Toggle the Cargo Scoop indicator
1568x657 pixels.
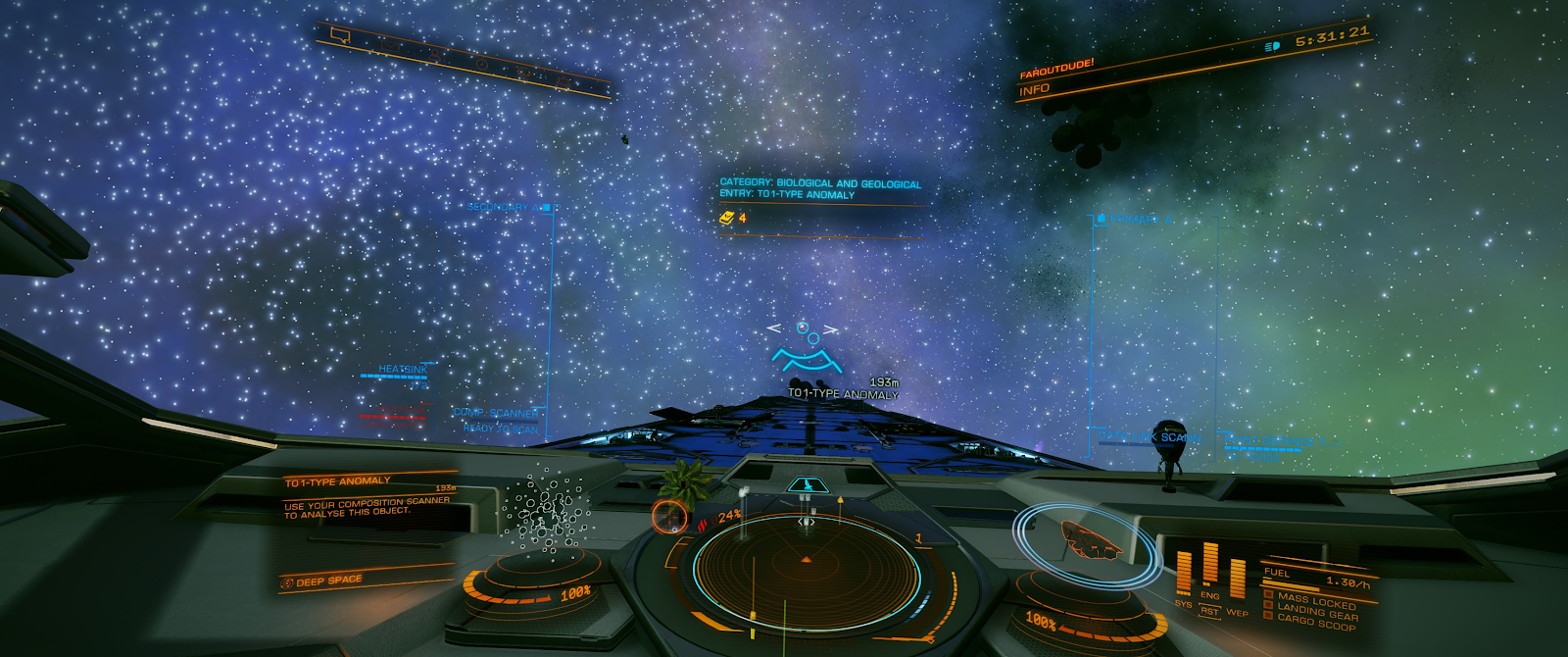(1315, 622)
